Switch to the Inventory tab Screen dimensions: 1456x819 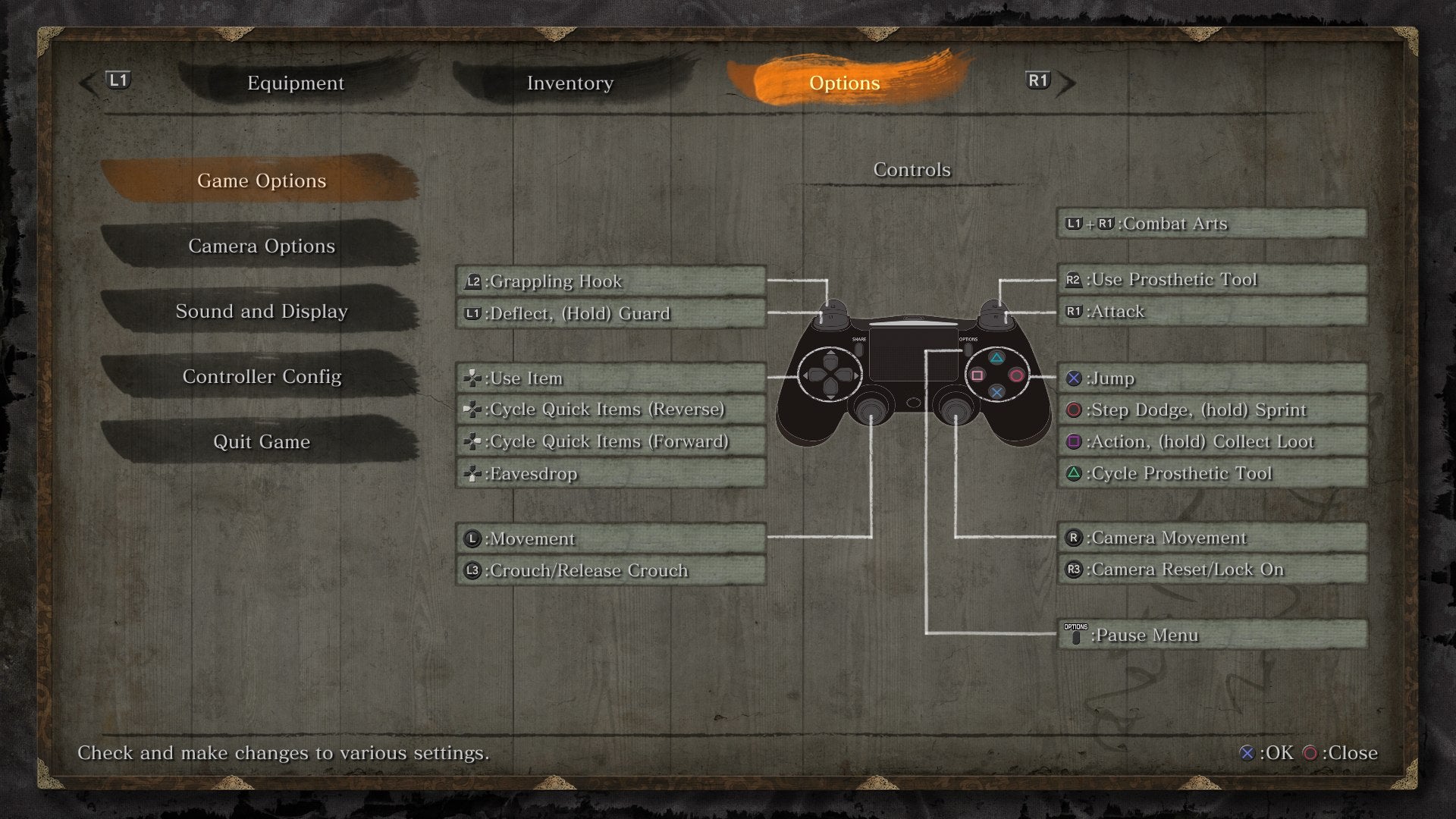570,83
